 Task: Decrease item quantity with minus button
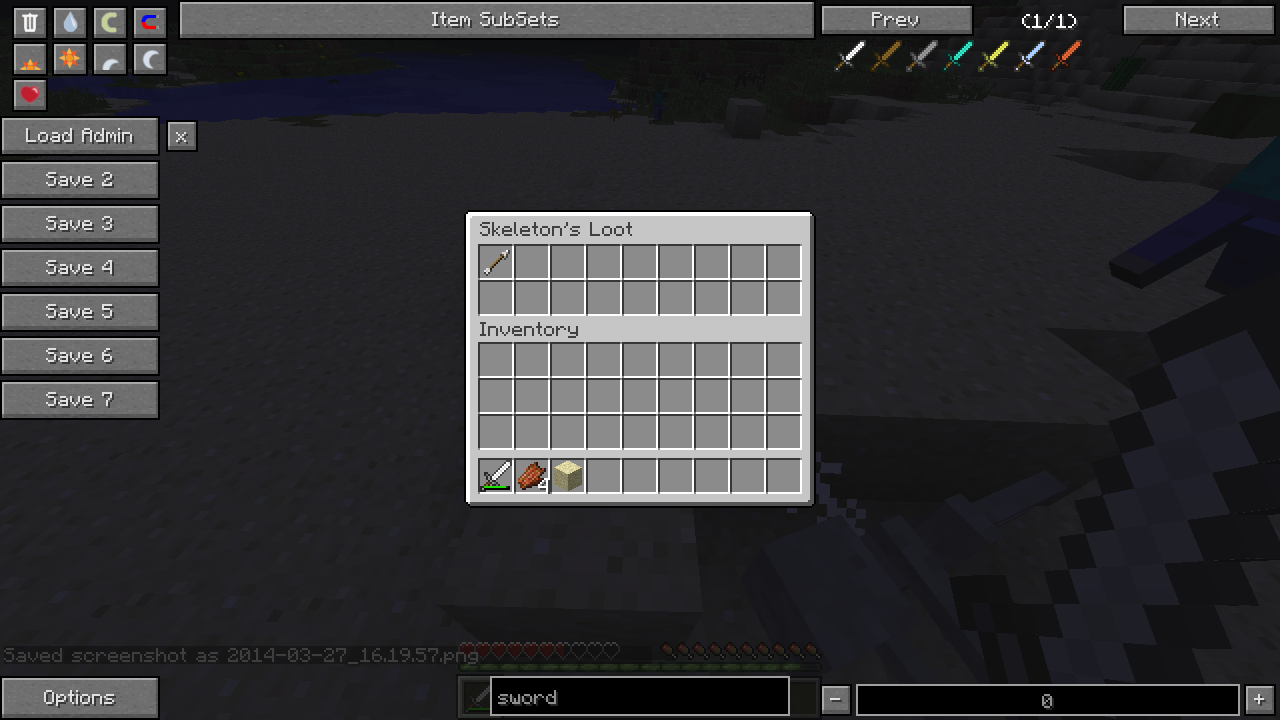coord(836,699)
